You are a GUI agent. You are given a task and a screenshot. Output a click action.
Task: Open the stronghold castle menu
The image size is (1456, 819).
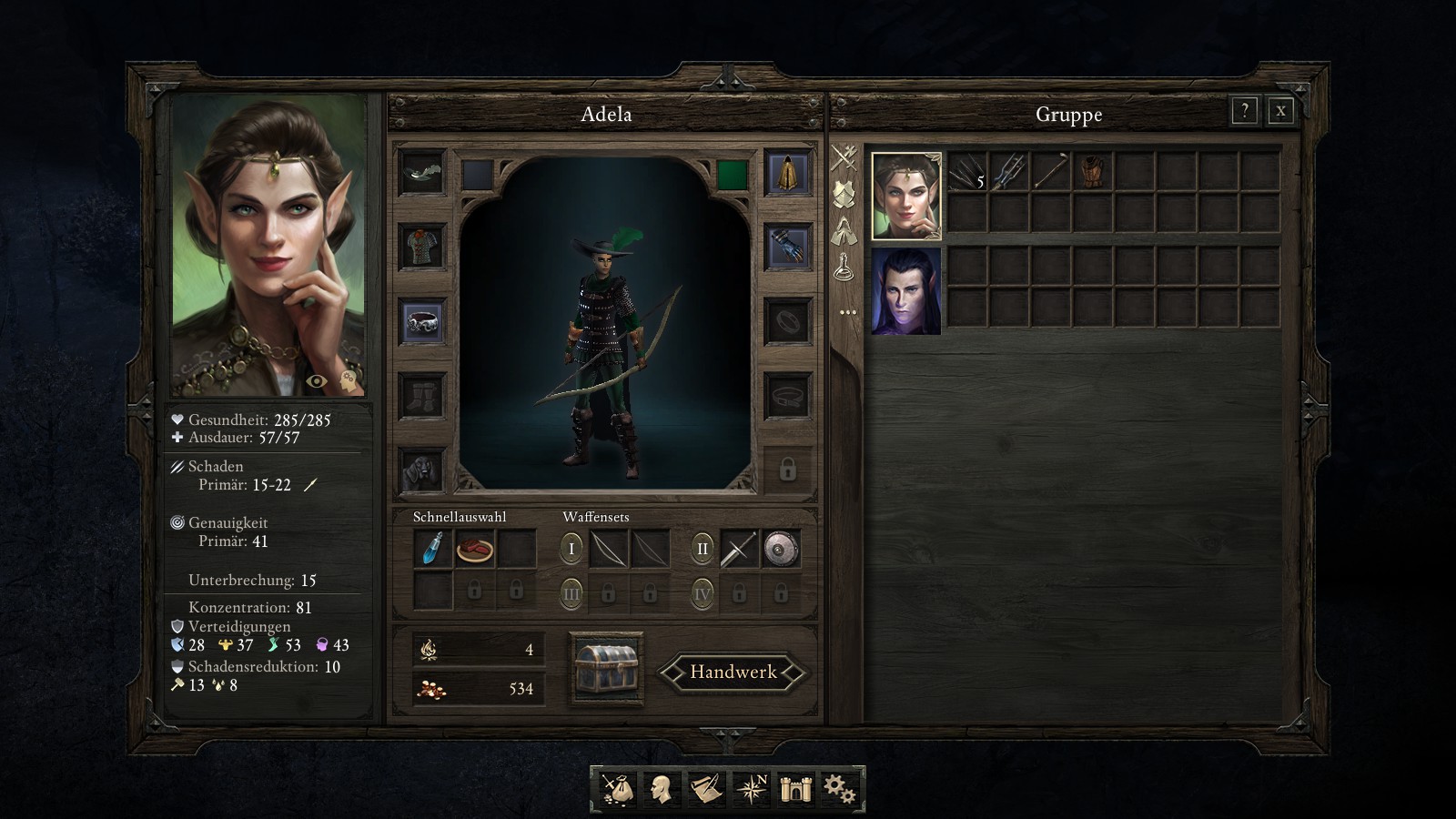pyautogui.click(x=794, y=788)
